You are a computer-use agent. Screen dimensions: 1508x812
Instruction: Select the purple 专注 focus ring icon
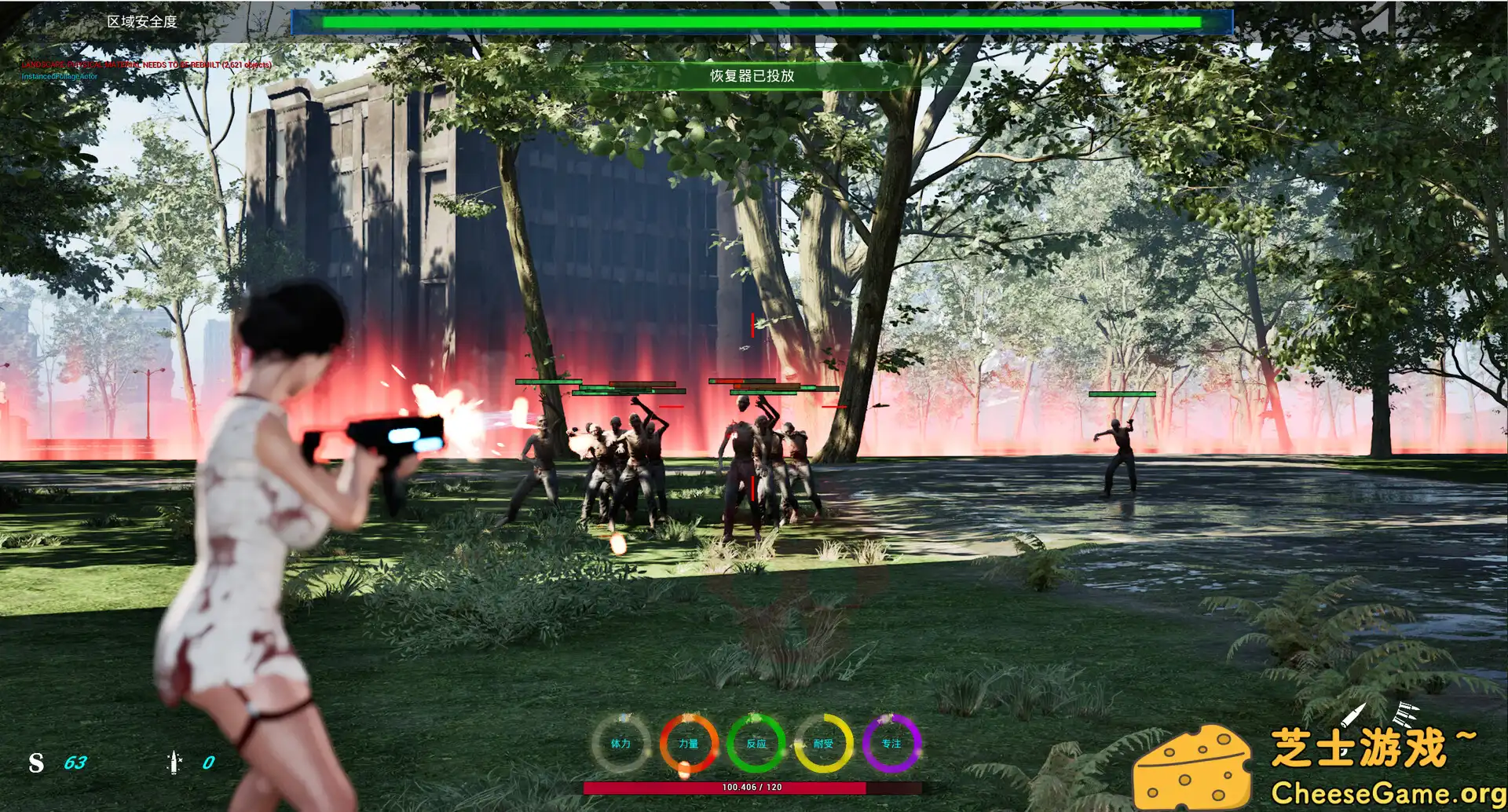pyautogui.click(x=891, y=742)
